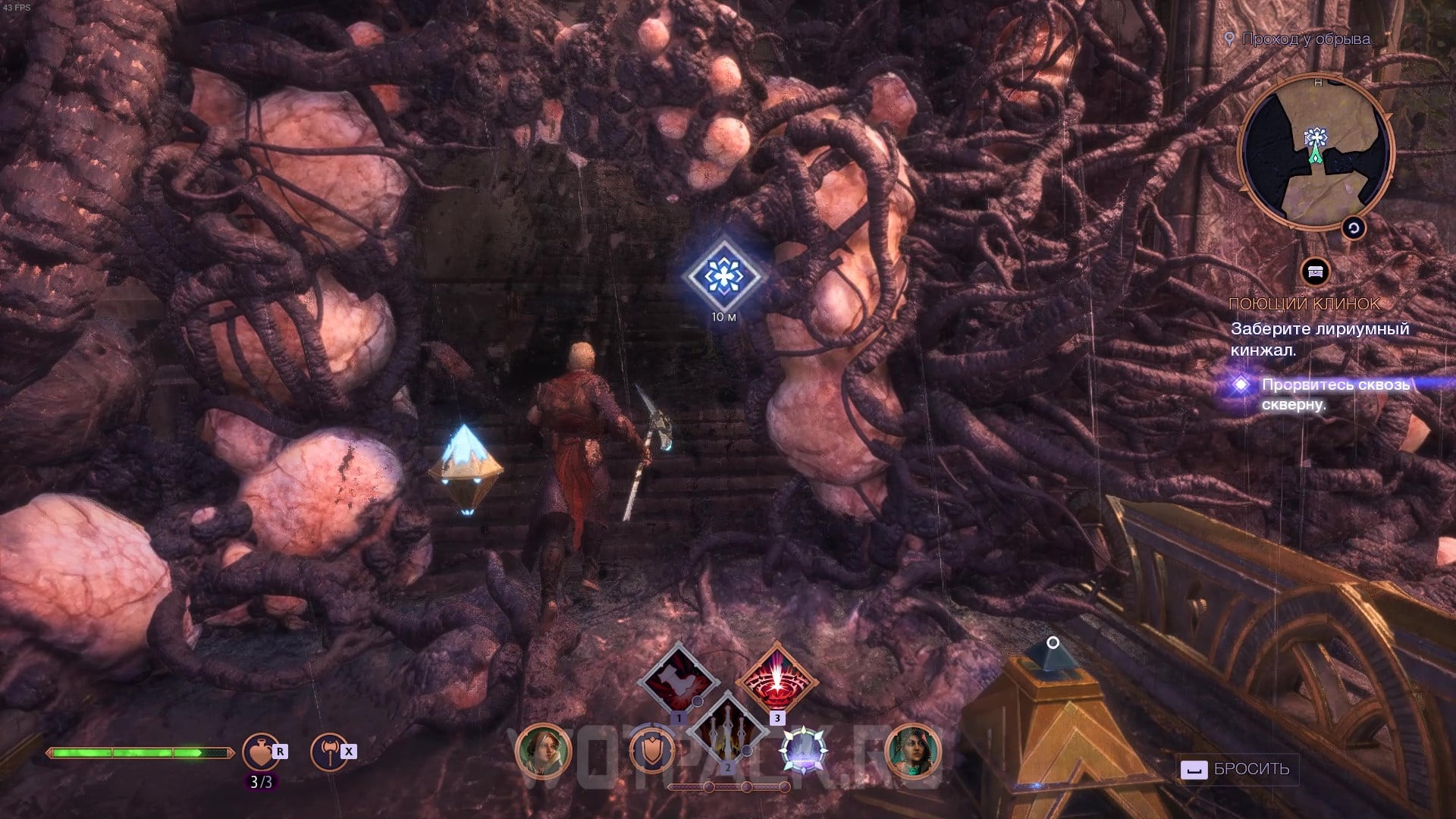Open the ПОЮЩИЙ КЛИНОК quest tracker
The width and height of the screenshot is (1456, 819).
click(1304, 304)
